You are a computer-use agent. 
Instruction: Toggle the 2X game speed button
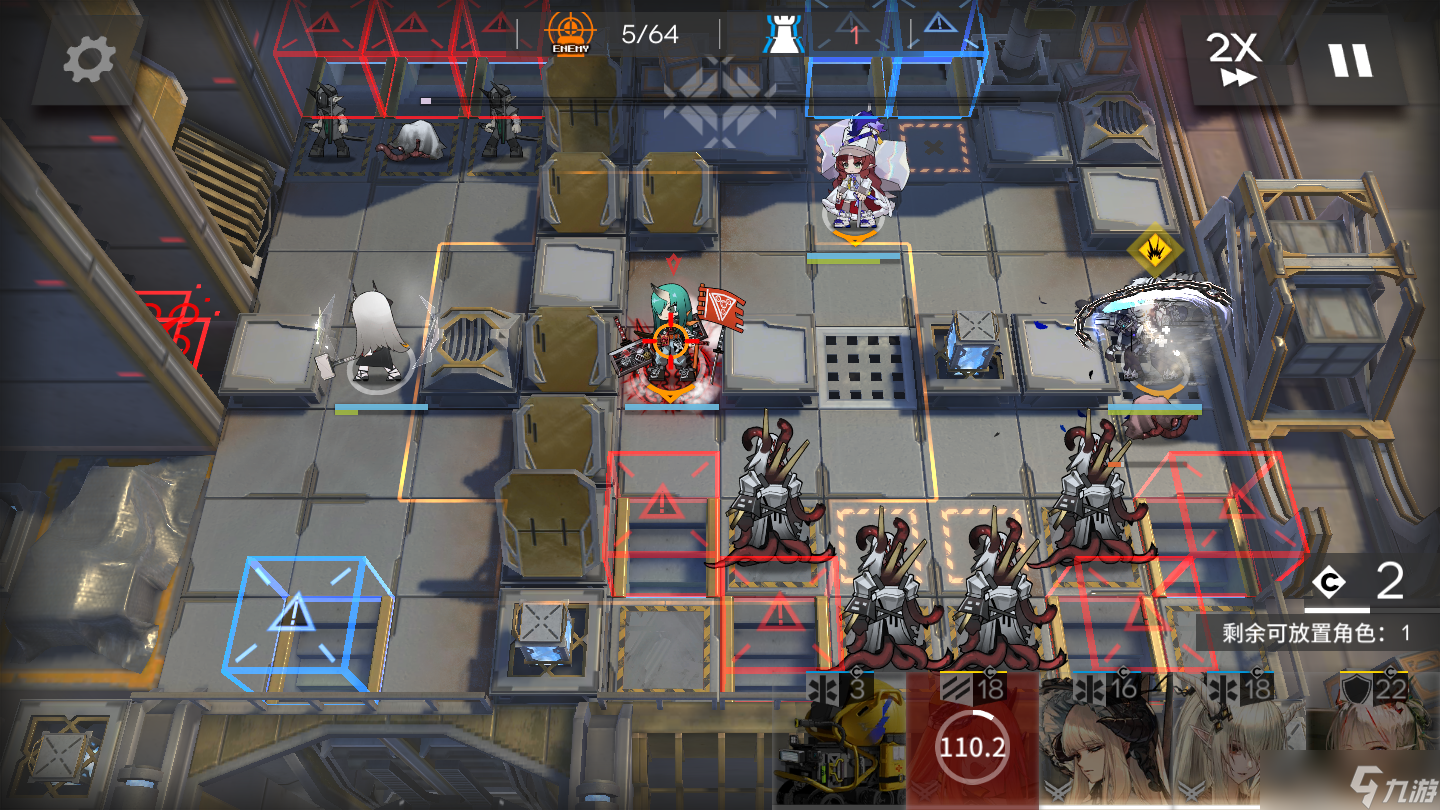(1236, 60)
